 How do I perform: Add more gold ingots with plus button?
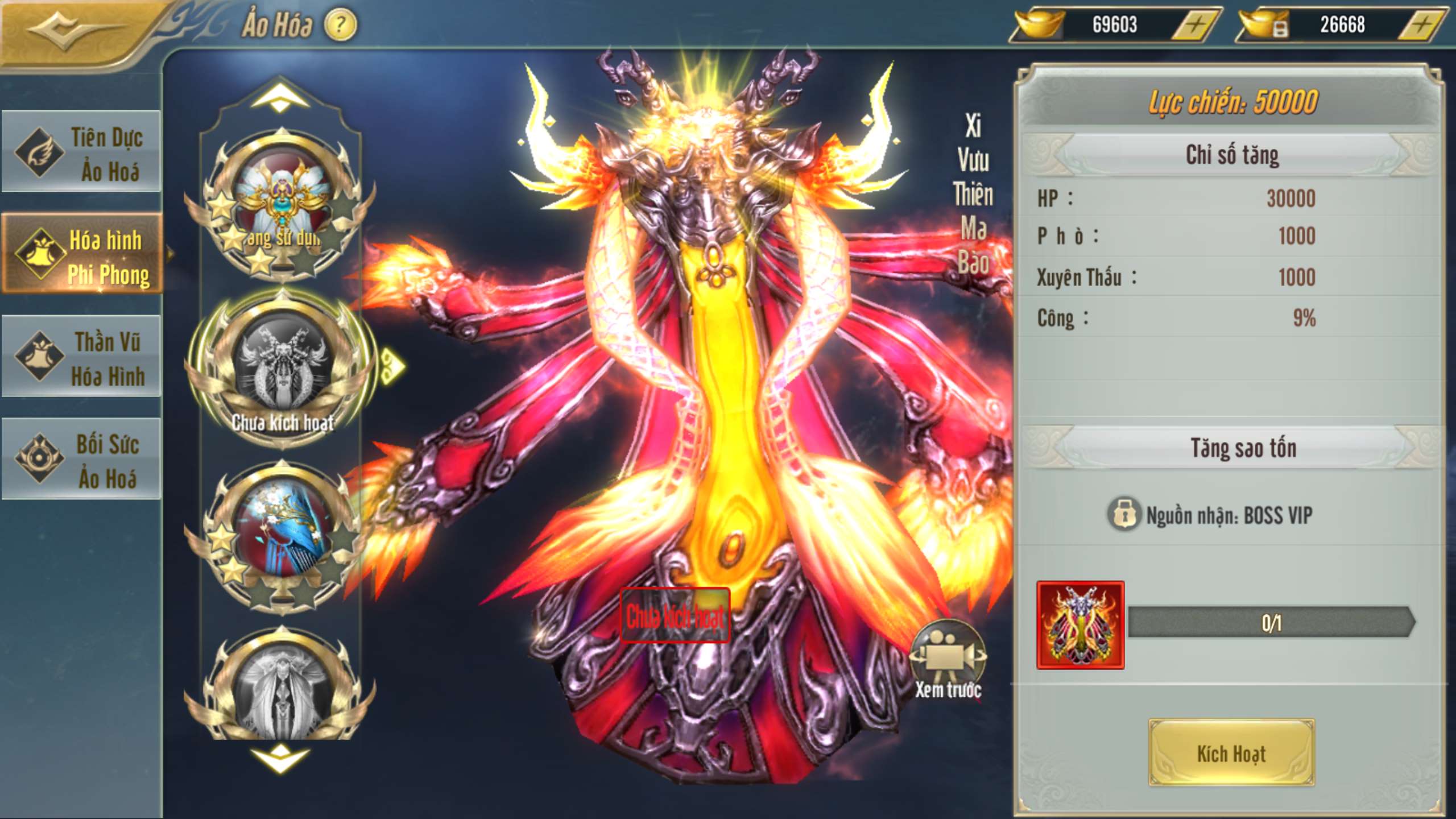[1196, 25]
